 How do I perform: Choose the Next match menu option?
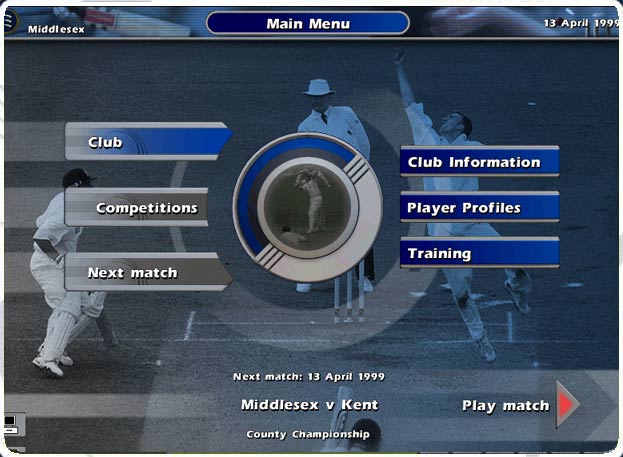[142, 273]
